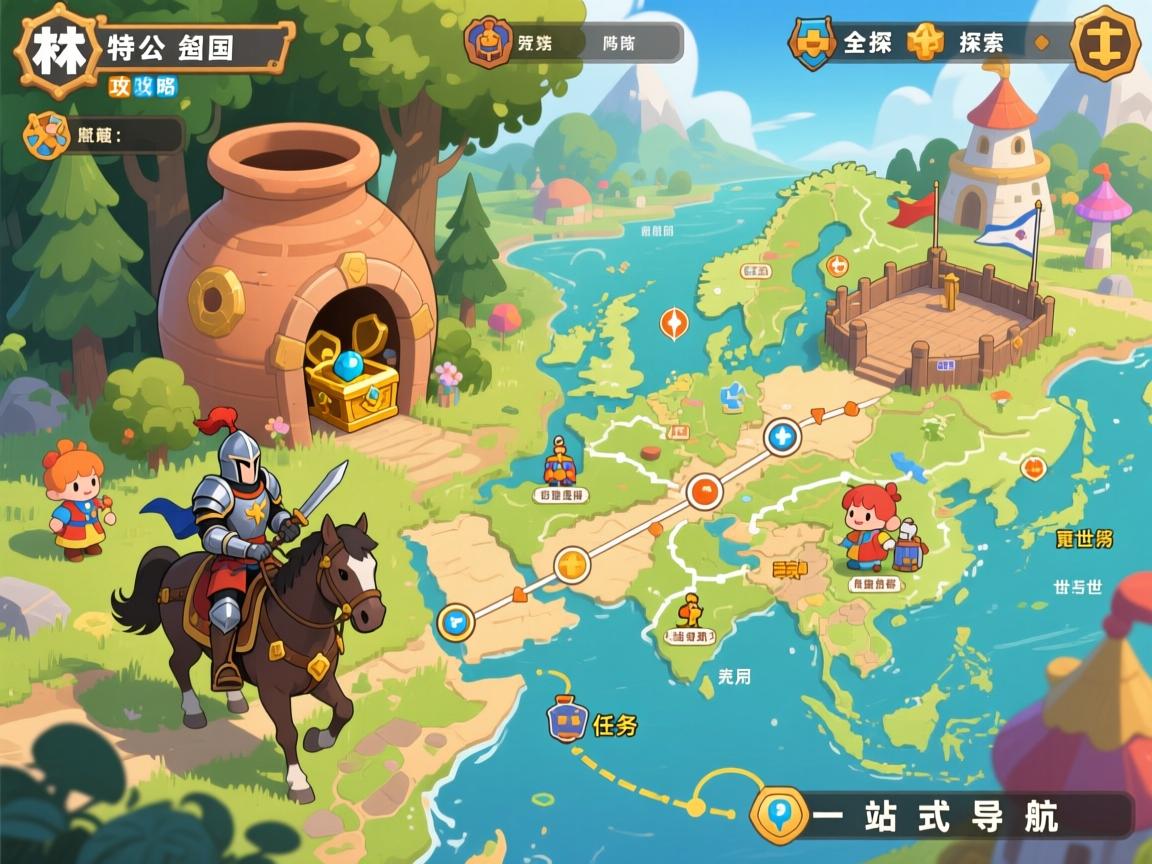Image resolution: width=1152 pixels, height=864 pixels.
Task: Open the 攻略 guide label
Action: click(x=142, y=87)
